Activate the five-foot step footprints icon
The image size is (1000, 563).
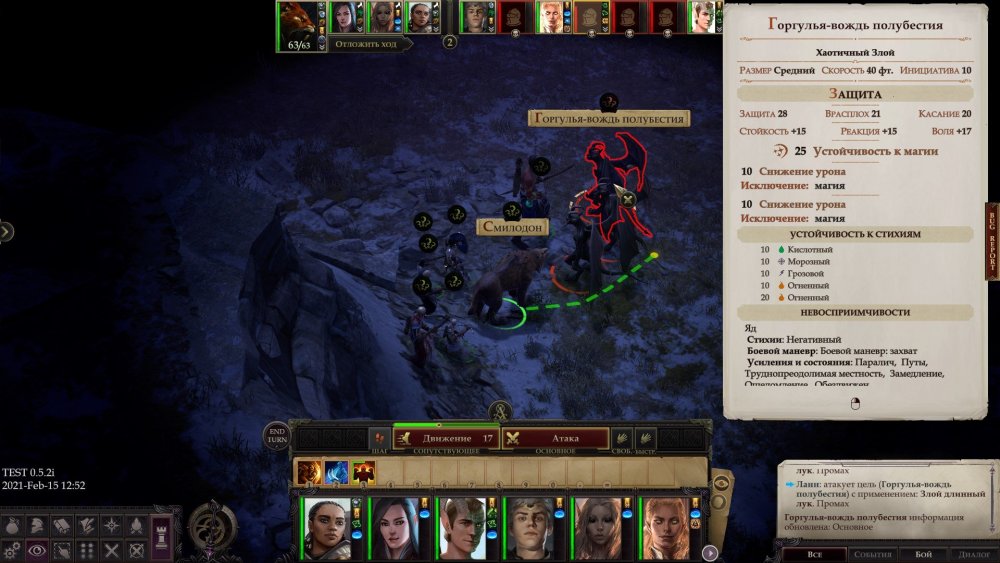[379, 438]
